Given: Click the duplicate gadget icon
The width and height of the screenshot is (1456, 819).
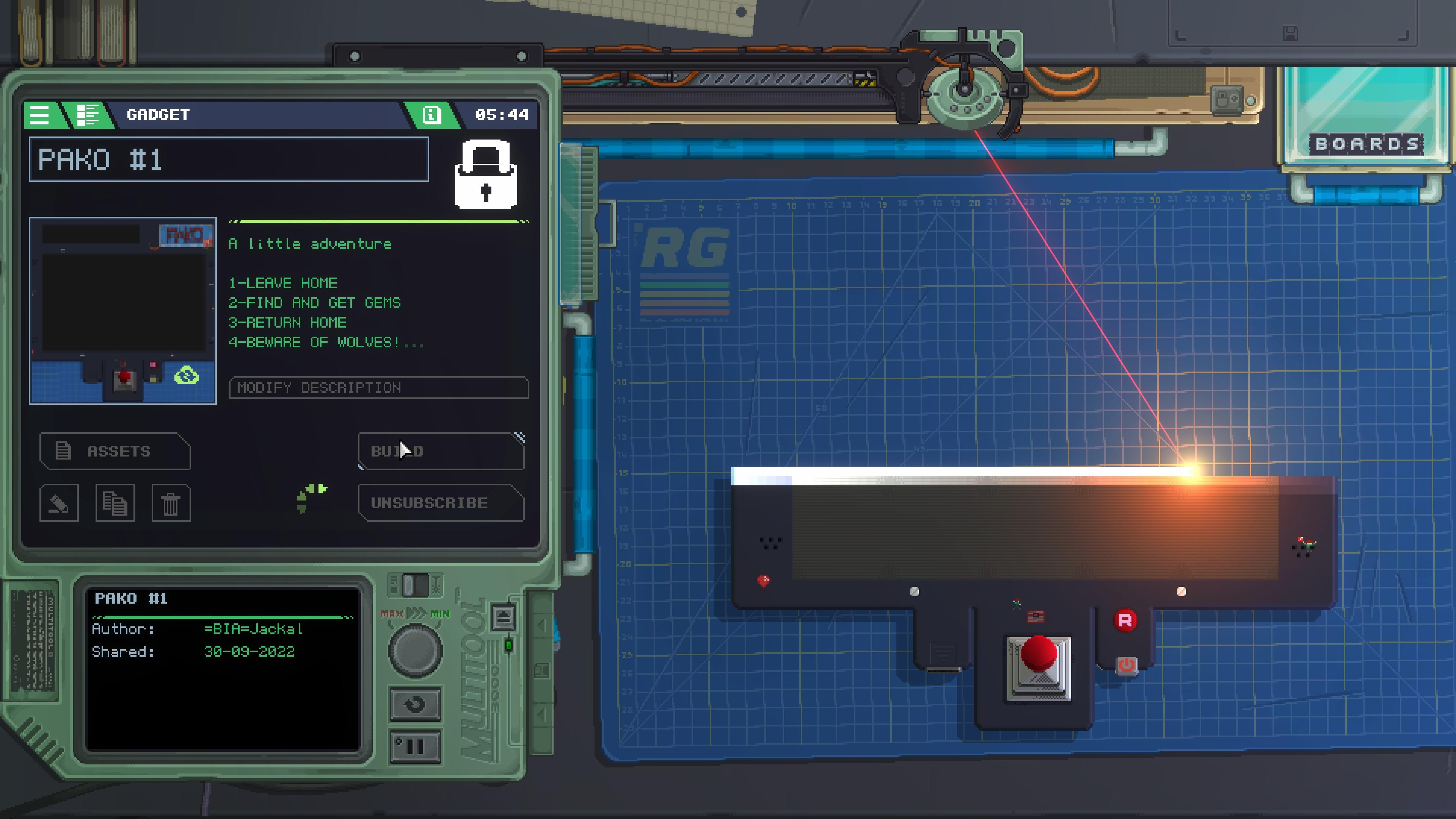Looking at the screenshot, I should tap(115, 502).
